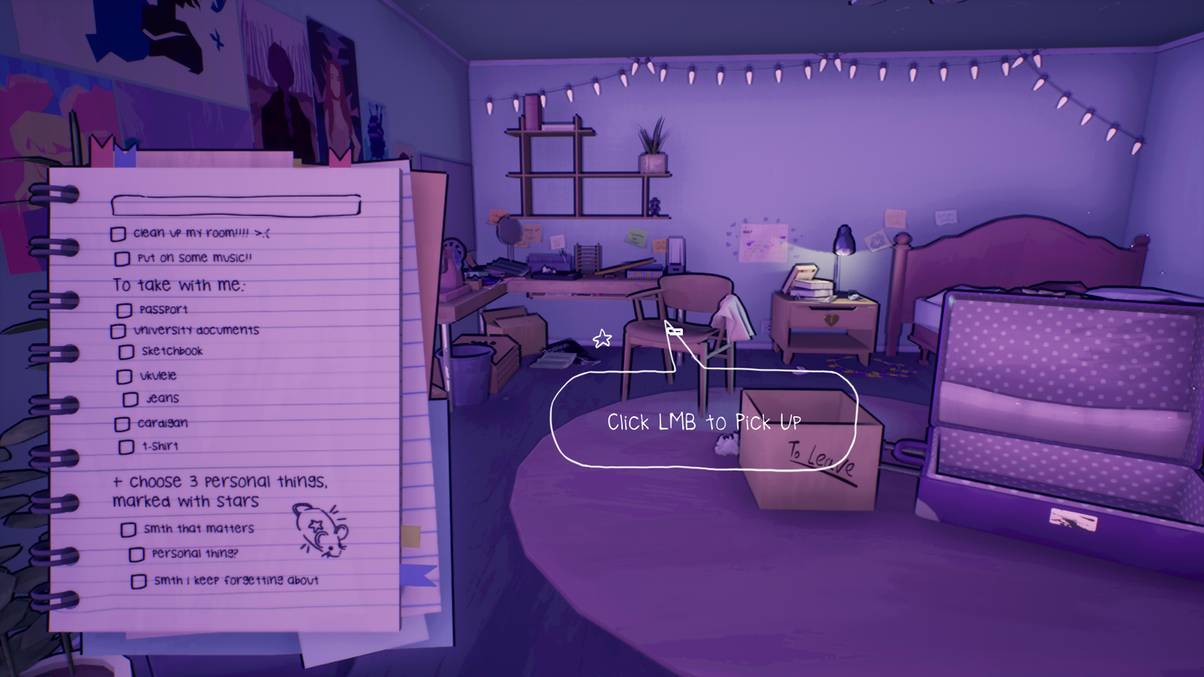
Task: Check off 'put on some music'
Action: pyautogui.click(x=121, y=259)
